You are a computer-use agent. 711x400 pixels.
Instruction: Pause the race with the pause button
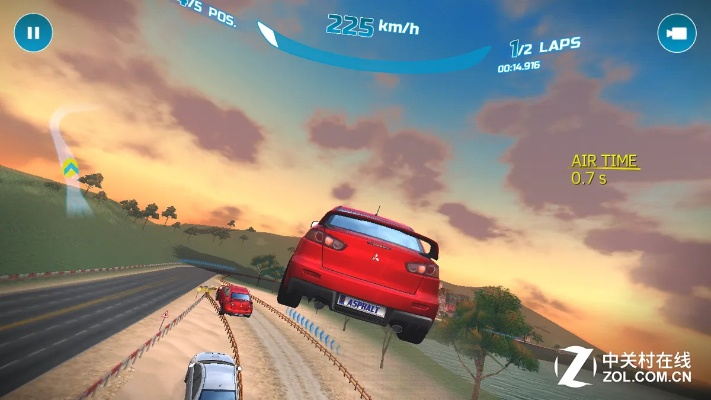point(33,33)
